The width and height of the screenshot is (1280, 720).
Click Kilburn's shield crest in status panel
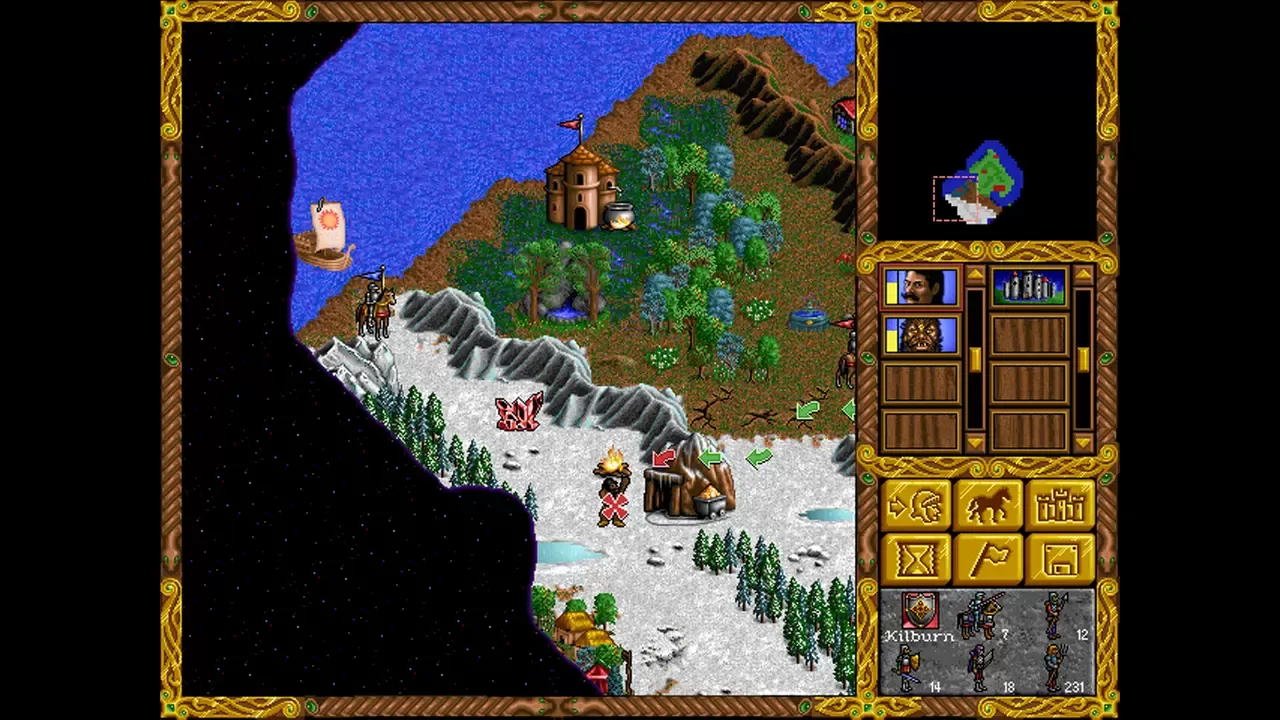point(919,608)
